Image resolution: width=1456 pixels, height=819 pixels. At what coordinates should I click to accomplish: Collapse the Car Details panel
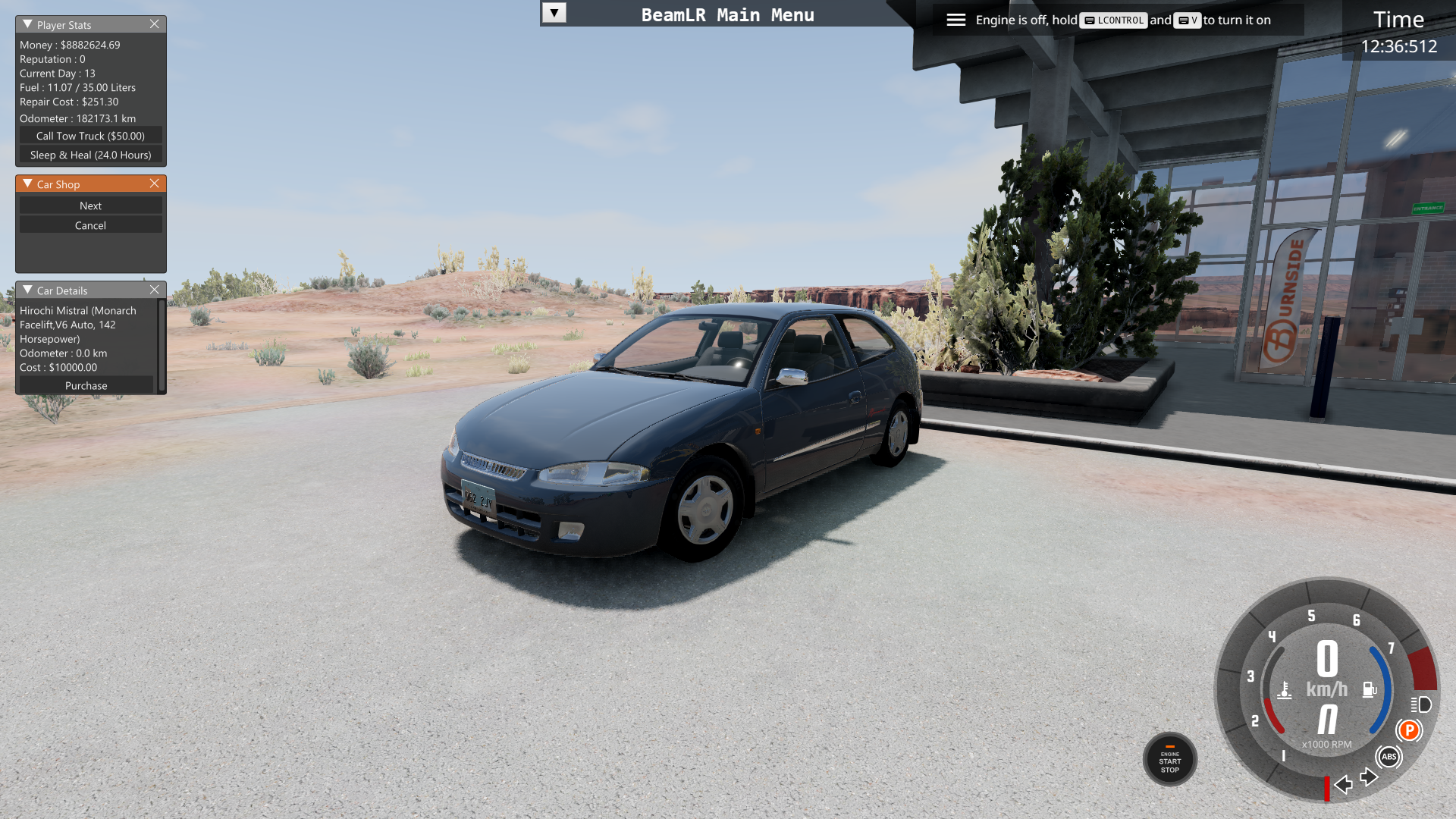(27, 290)
